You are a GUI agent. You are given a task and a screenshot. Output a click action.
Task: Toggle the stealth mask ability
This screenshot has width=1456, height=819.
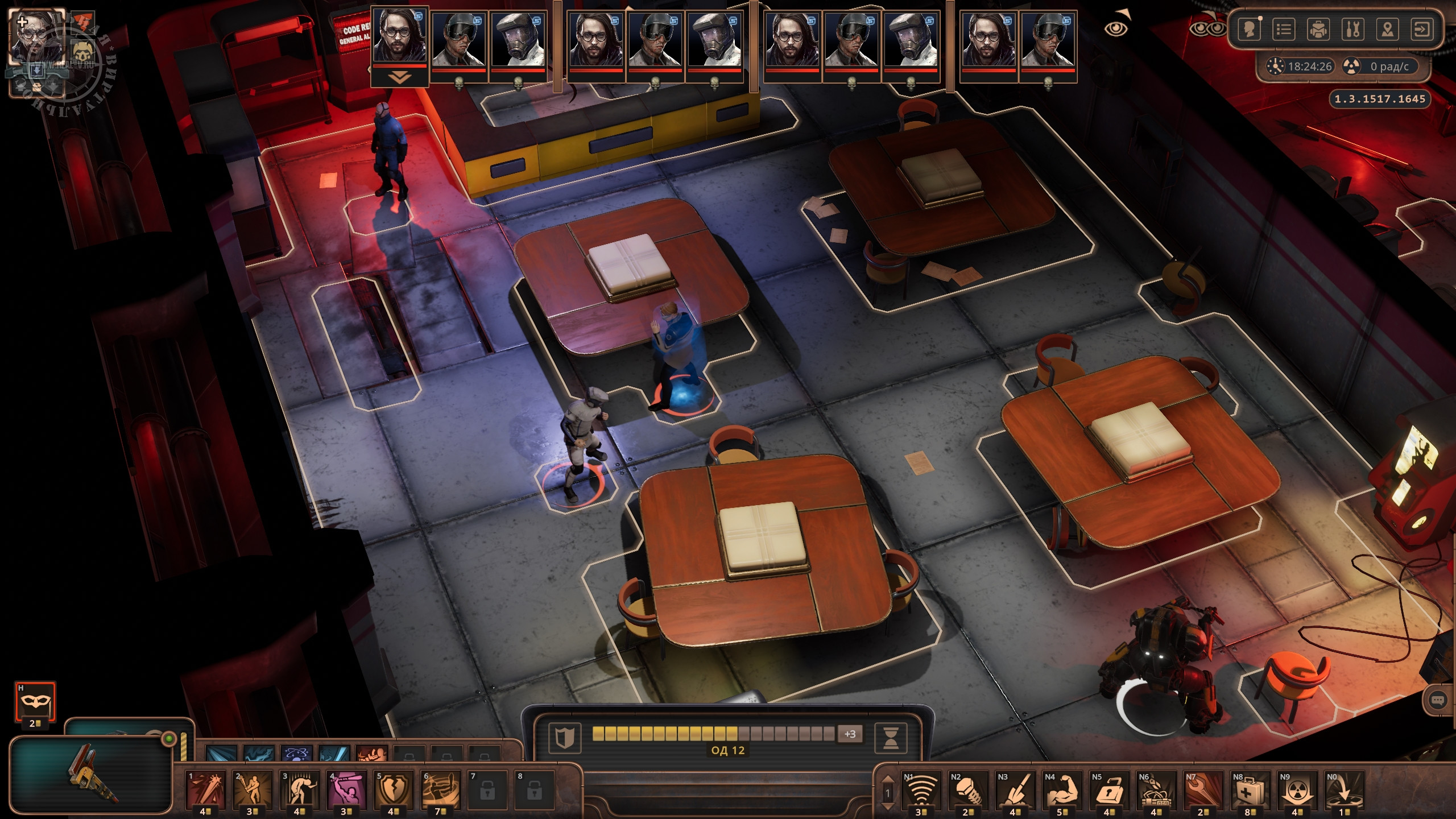pos(35,701)
